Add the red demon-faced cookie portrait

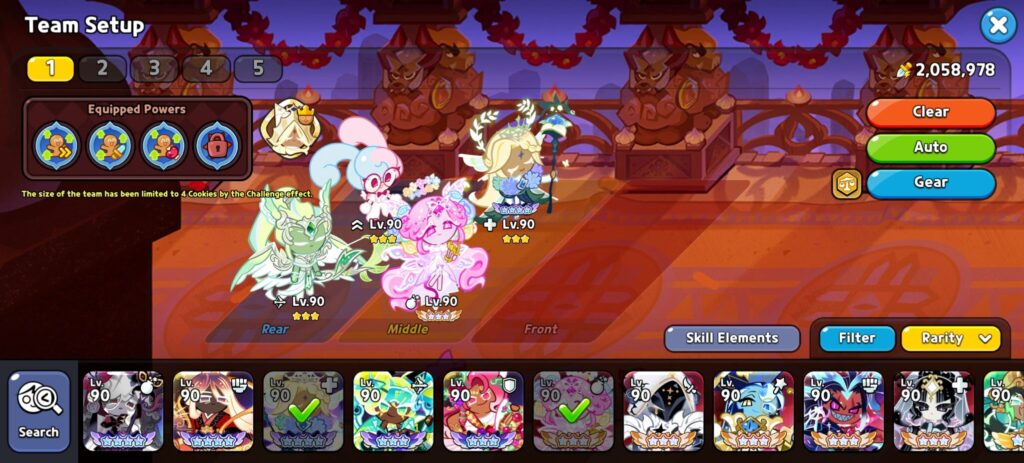(843, 411)
